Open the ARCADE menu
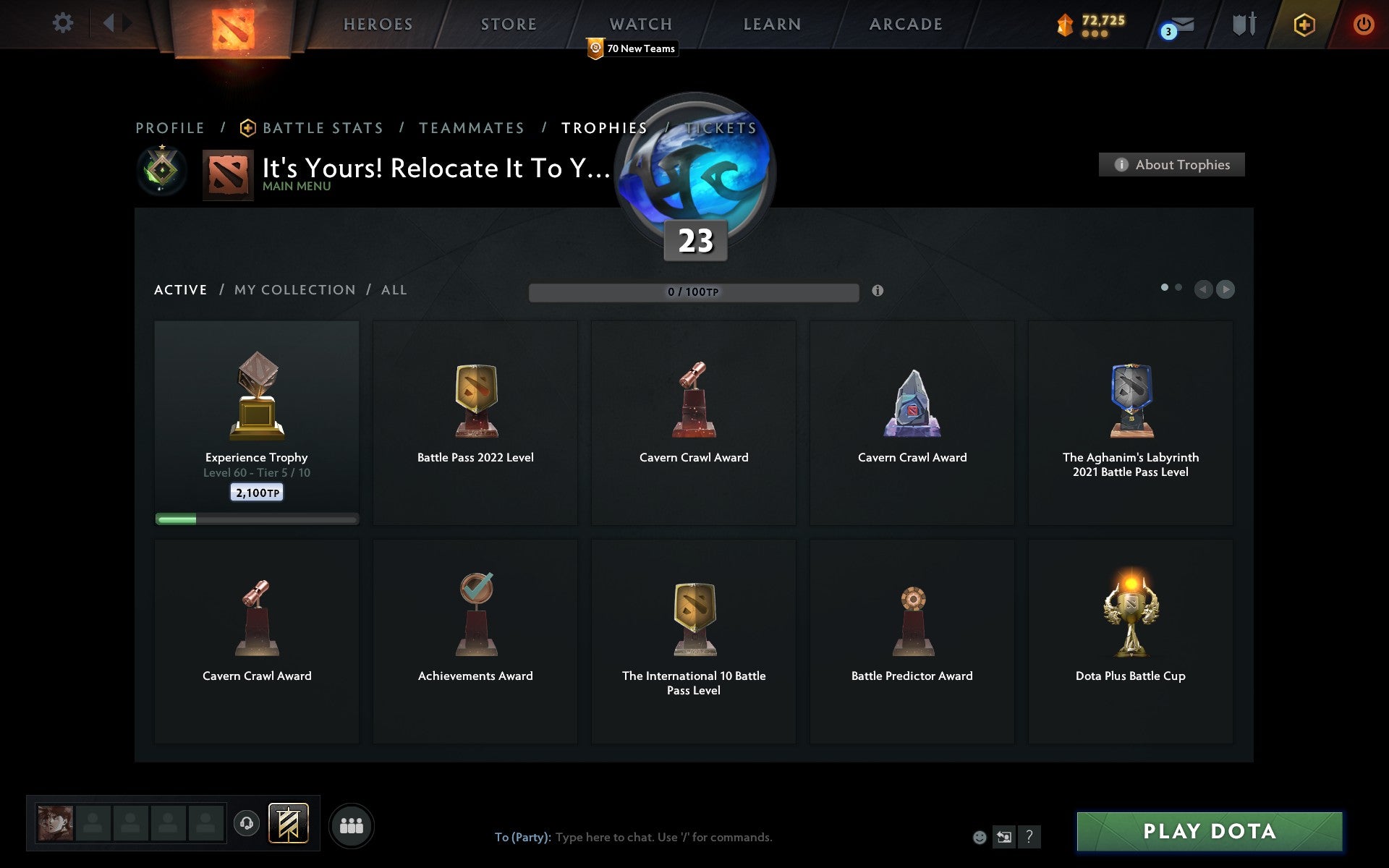This screenshot has height=868, width=1389. pyautogui.click(x=905, y=23)
